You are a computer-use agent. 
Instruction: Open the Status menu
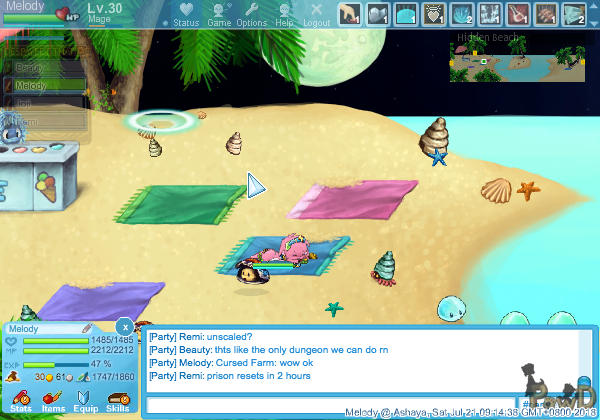(x=186, y=14)
